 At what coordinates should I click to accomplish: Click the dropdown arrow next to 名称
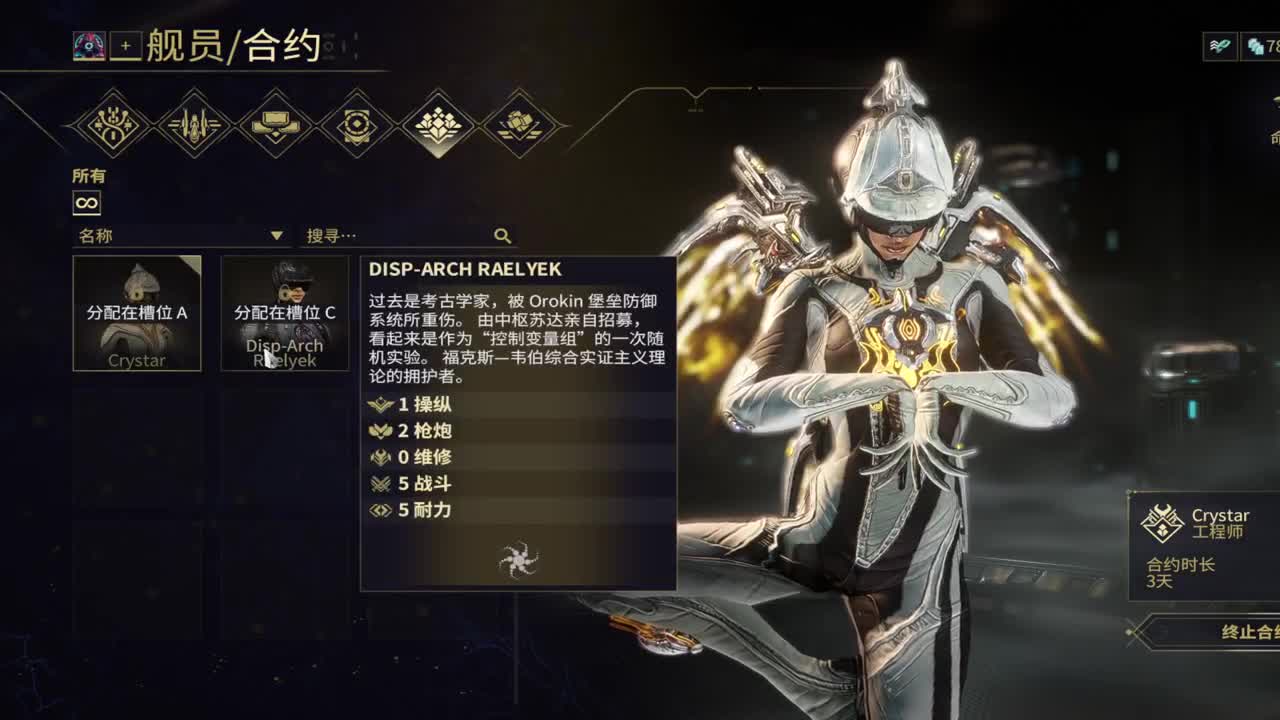tap(276, 236)
